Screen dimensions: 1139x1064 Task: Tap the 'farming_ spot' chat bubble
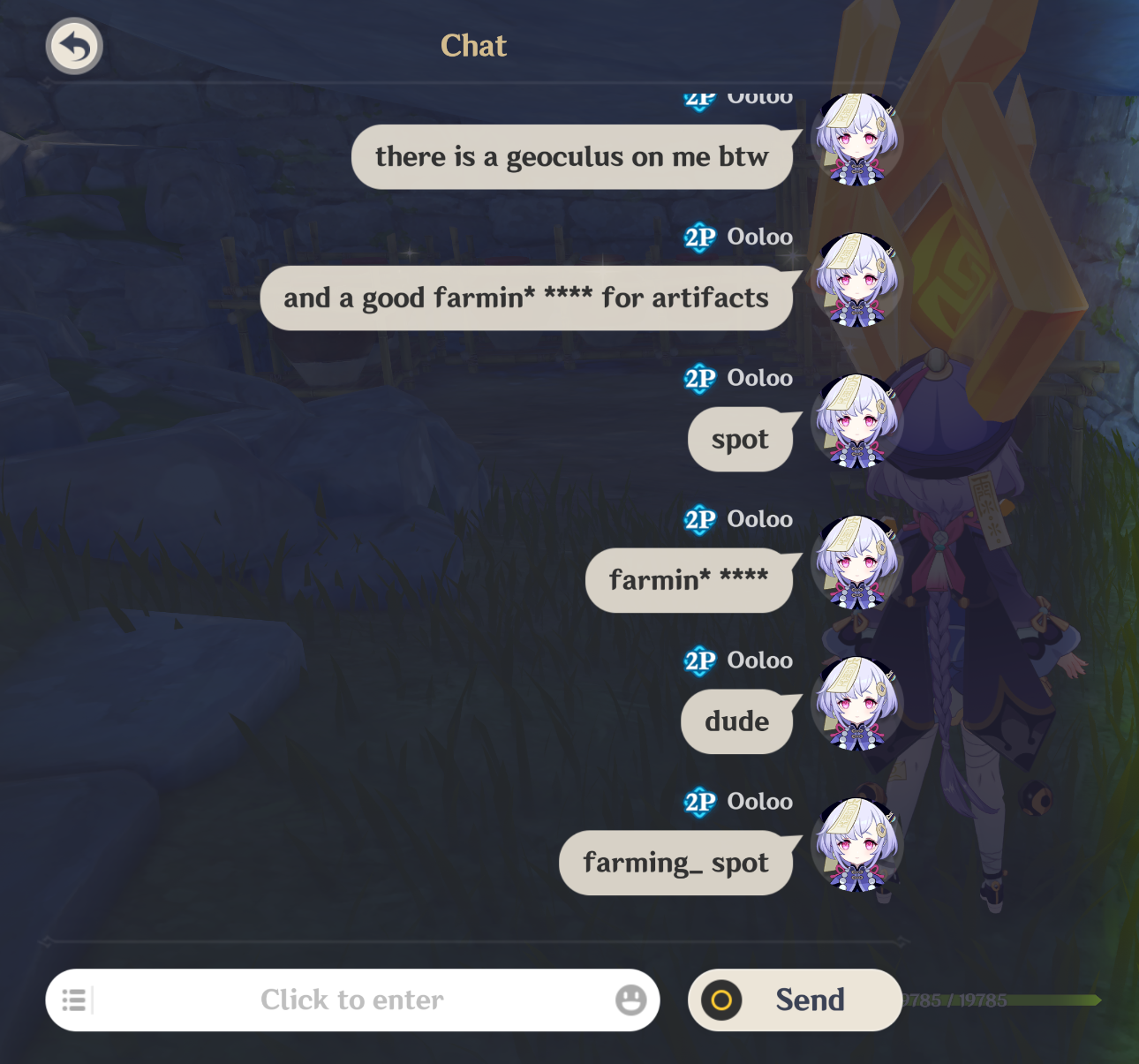677,863
